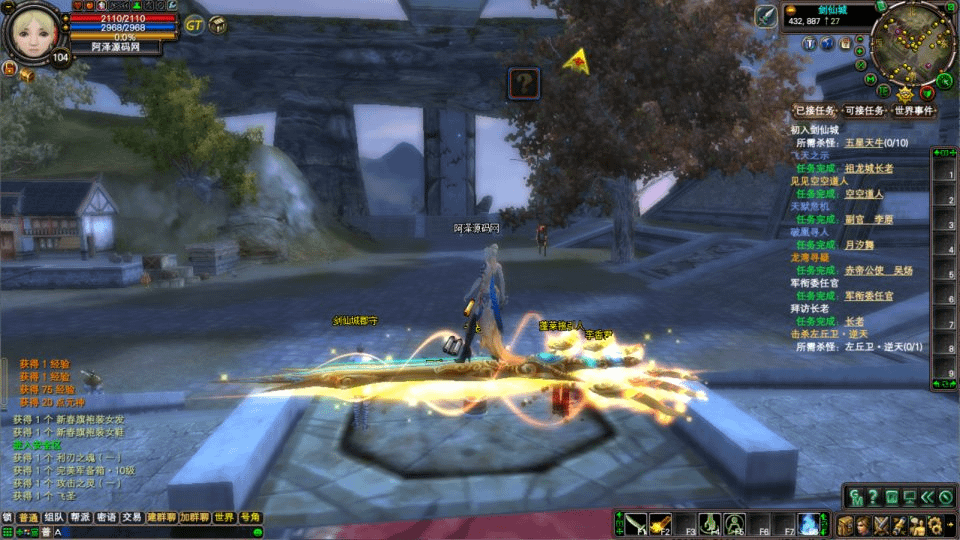The image size is (960, 540).
Task: Click the treasure chest under the portrait
Action: coord(27,75)
